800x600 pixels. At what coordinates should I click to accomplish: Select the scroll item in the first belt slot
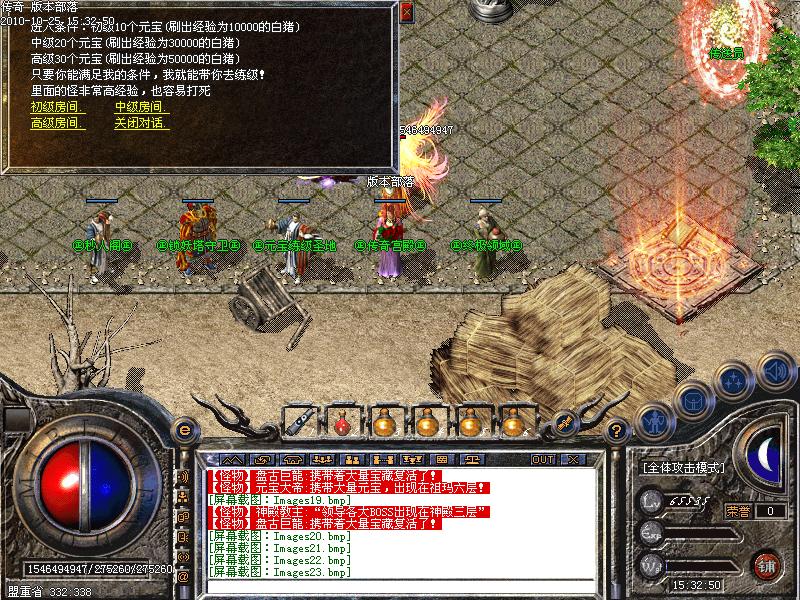(298, 423)
